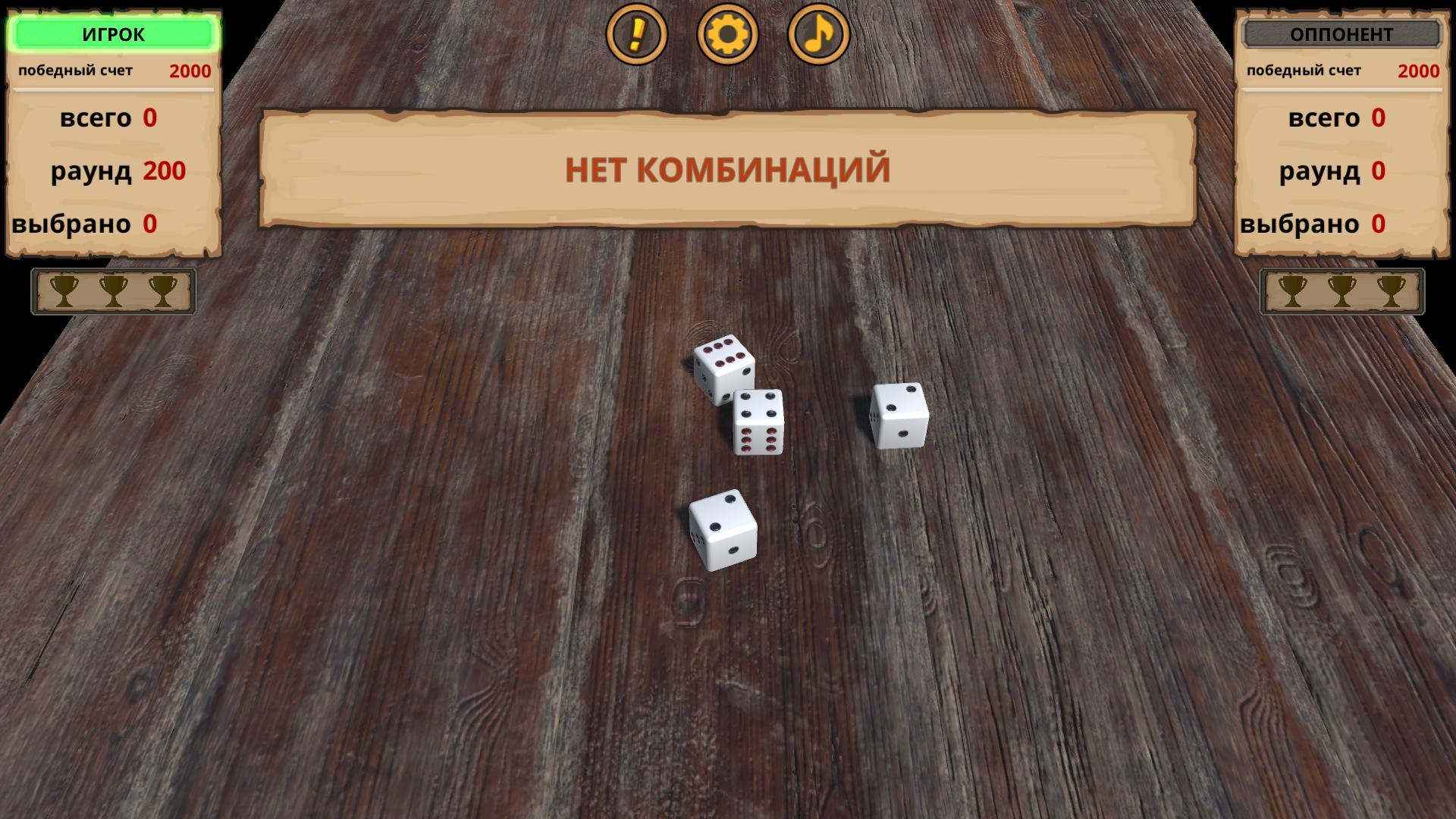Image resolution: width=1456 pixels, height=819 pixels.
Task: Click the opponent's раунд value 0
Action: point(1379,171)
